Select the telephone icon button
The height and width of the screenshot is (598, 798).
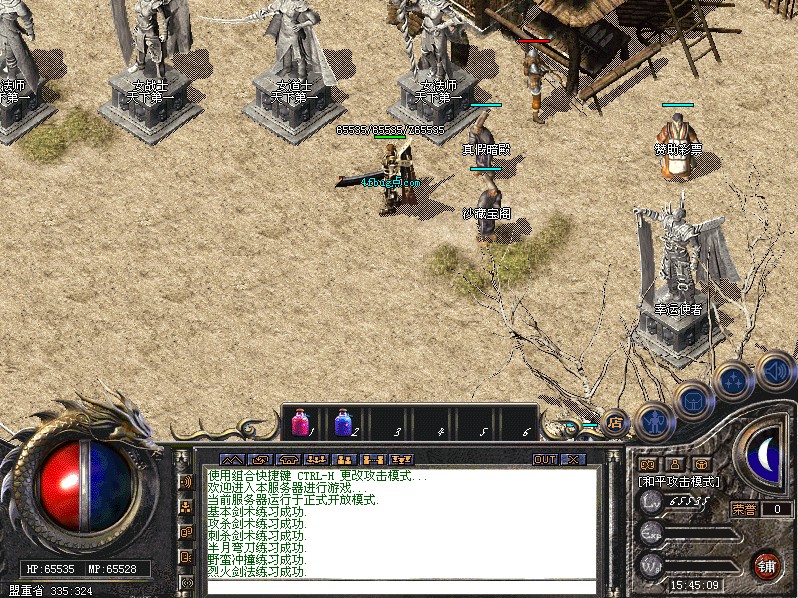(x=287, y=460)
